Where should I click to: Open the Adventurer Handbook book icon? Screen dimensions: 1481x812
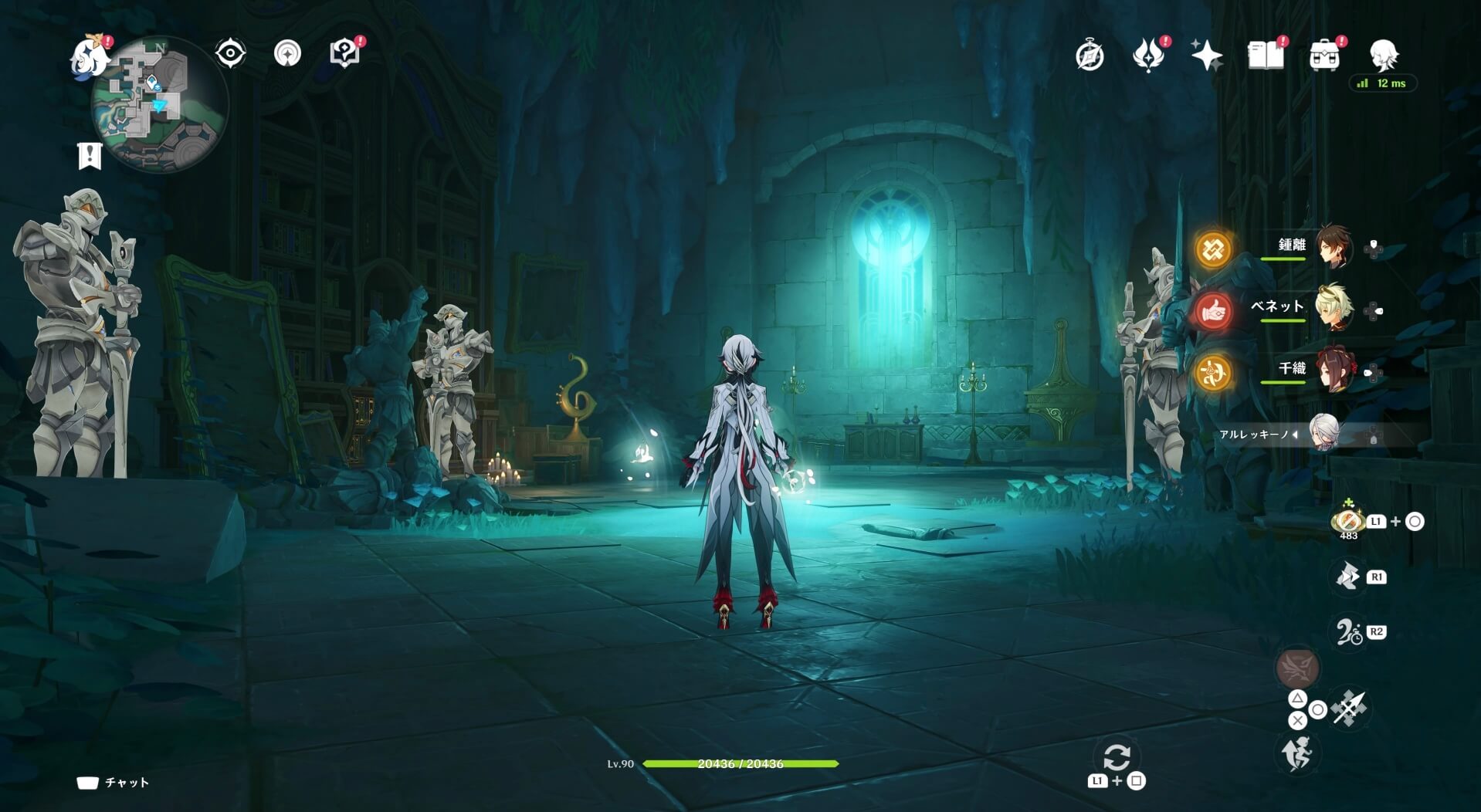1267,54
